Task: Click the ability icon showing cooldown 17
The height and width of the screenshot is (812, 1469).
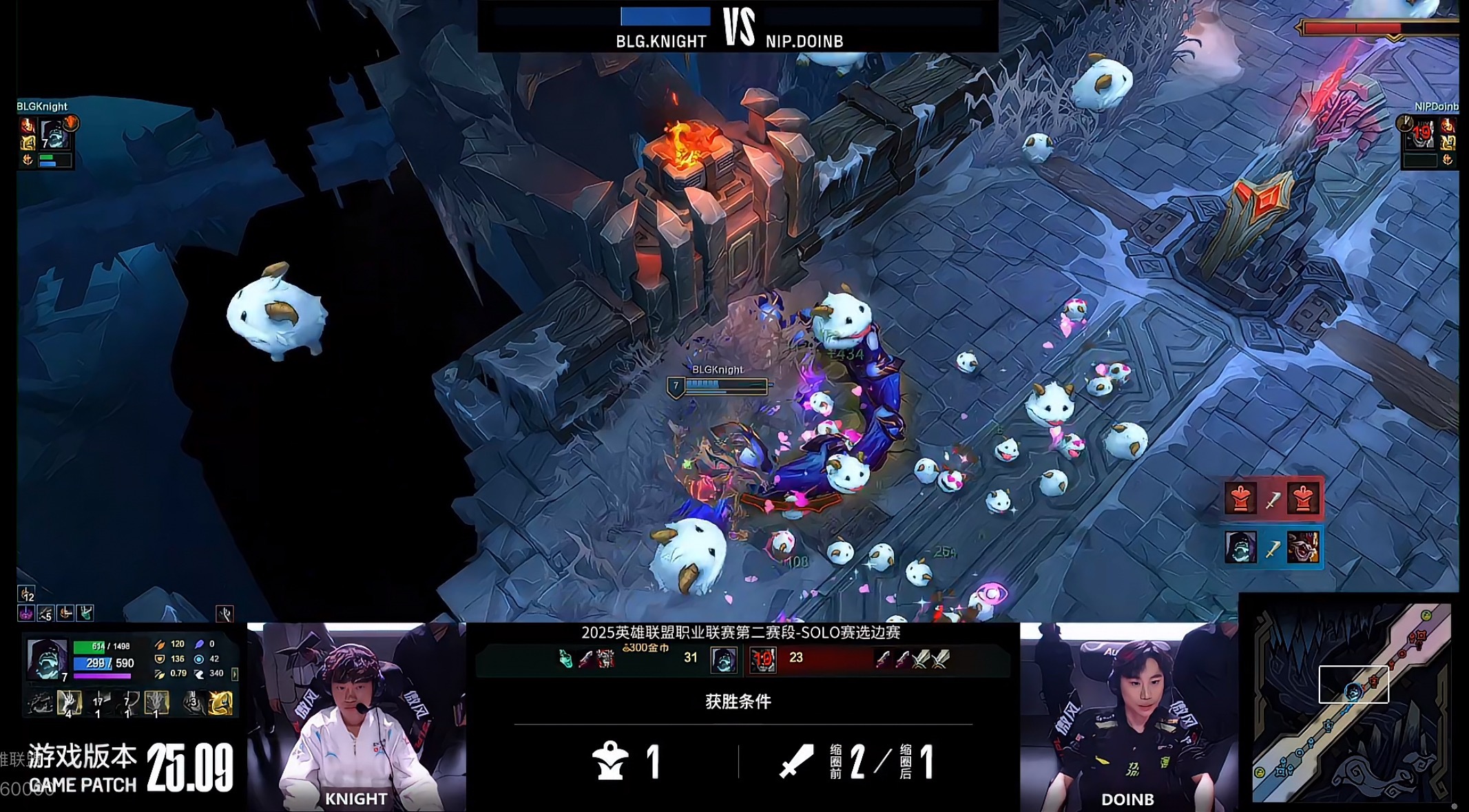Action: click(x=98, y=703)
